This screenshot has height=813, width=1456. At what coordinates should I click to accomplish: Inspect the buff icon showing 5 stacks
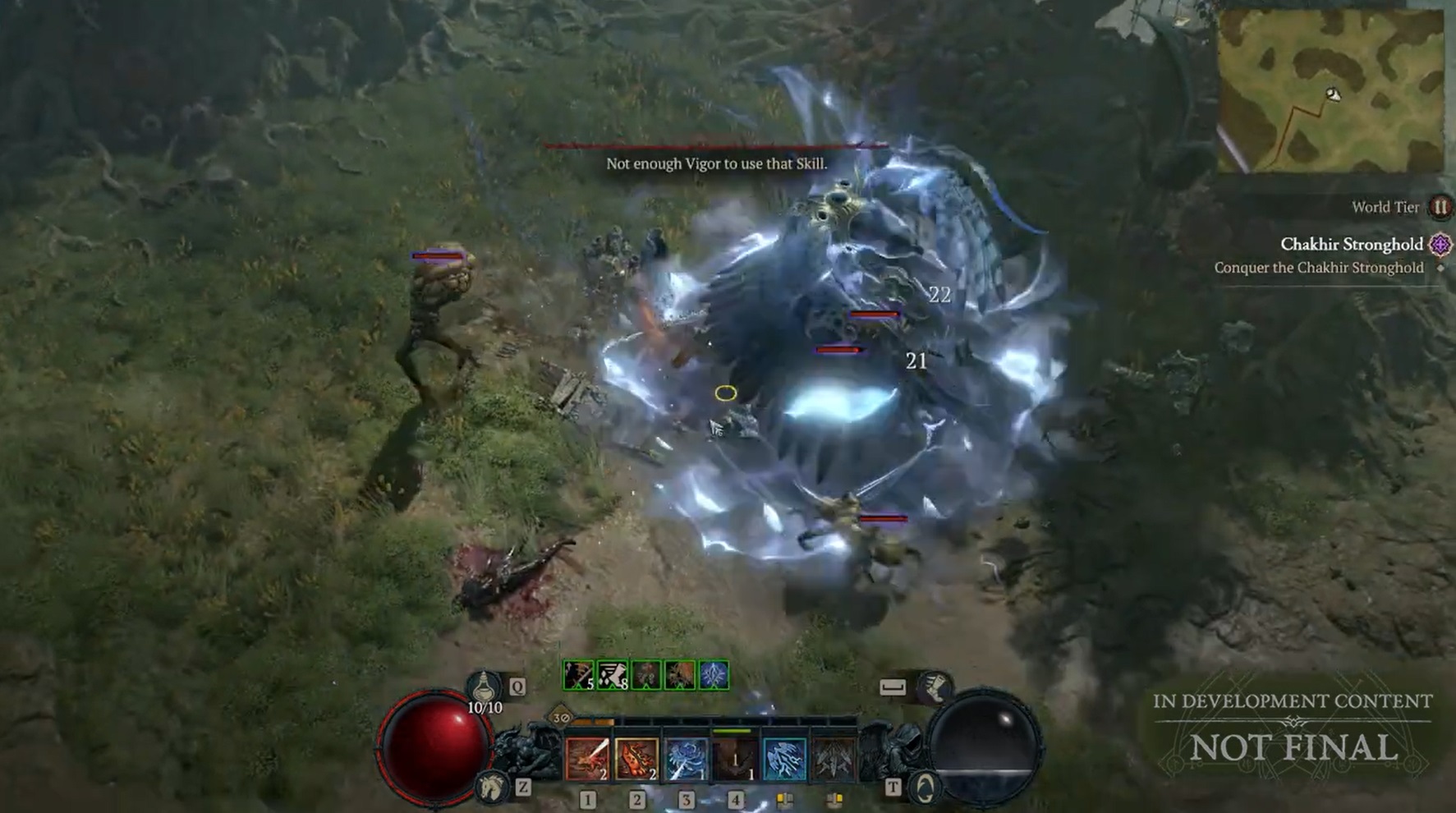coord(579,676)
